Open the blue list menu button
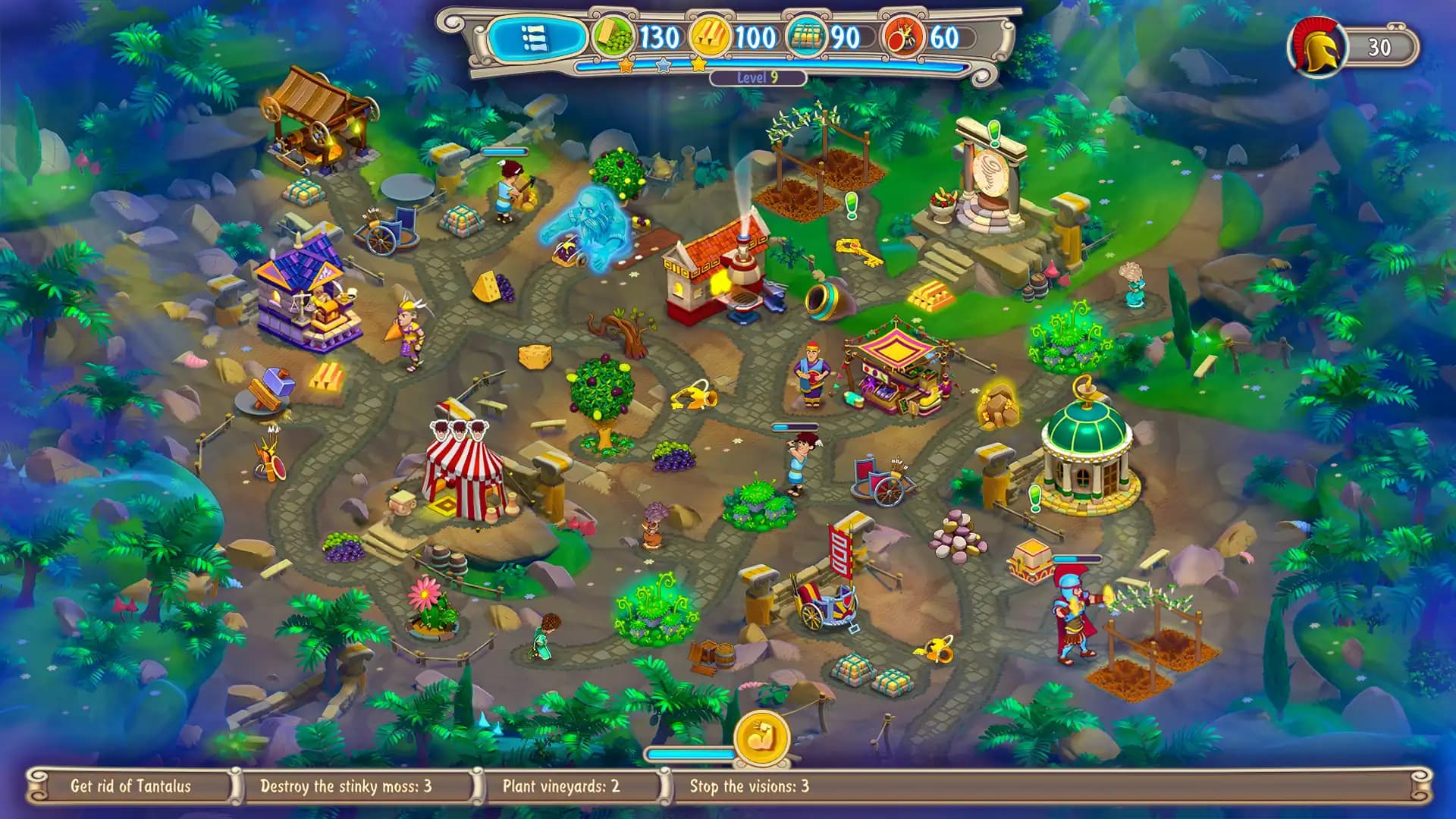1456x819 pixels. pos(535,37)
